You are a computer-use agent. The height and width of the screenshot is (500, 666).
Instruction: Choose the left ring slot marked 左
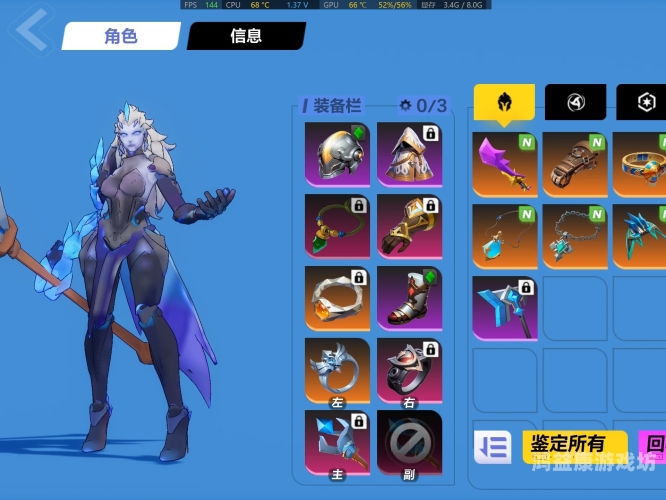pyautogui.click(x=337, y=371)
